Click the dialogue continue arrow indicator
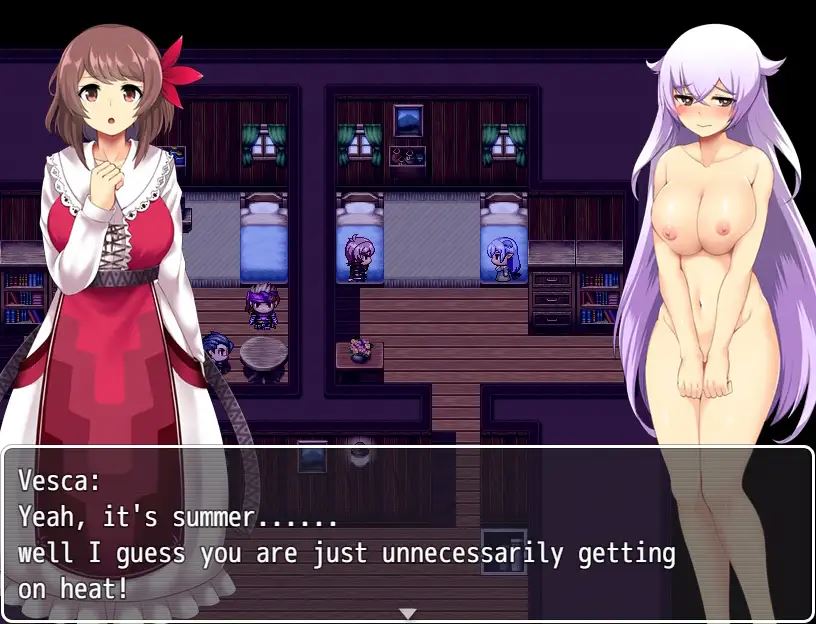This screenshot has width=816, height=624. pyautogui.click(x=407, y=612)
